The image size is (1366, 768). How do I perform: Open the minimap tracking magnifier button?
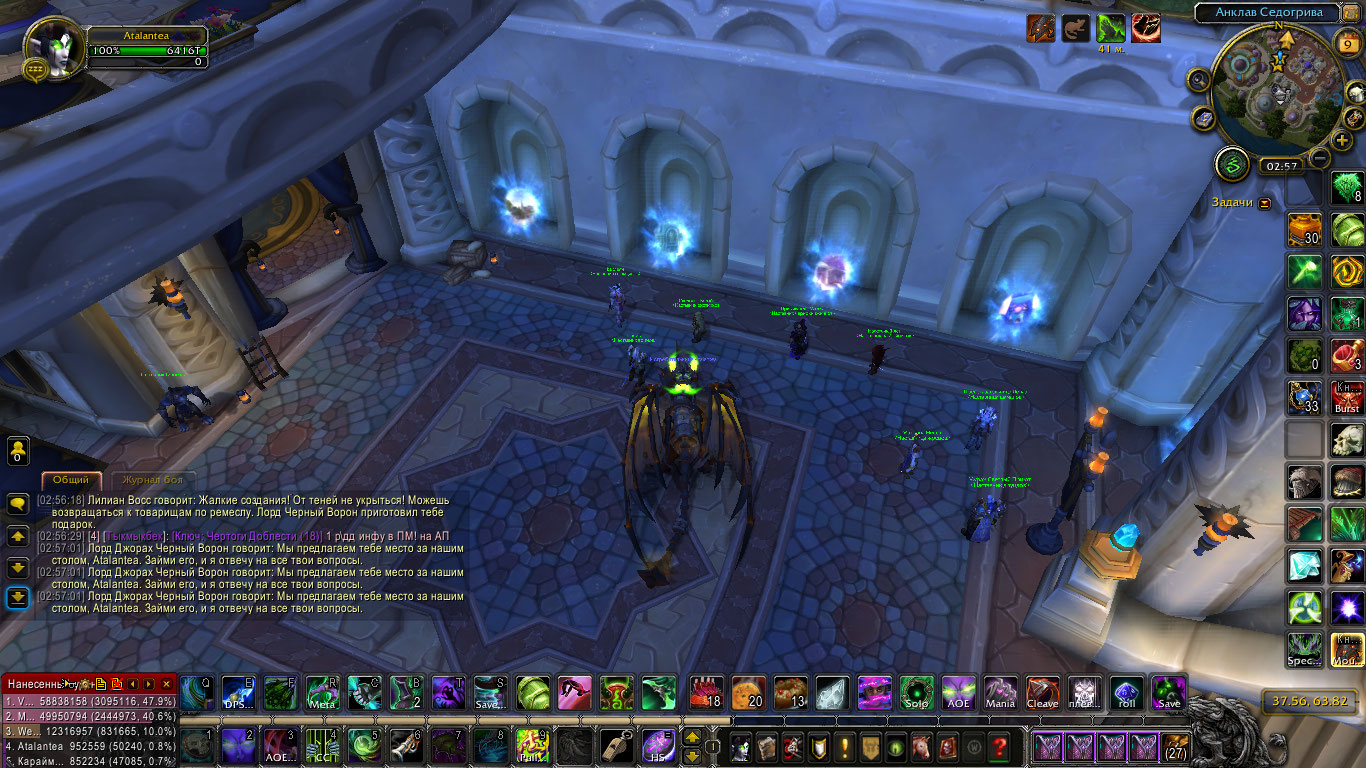coord(1198,79)
